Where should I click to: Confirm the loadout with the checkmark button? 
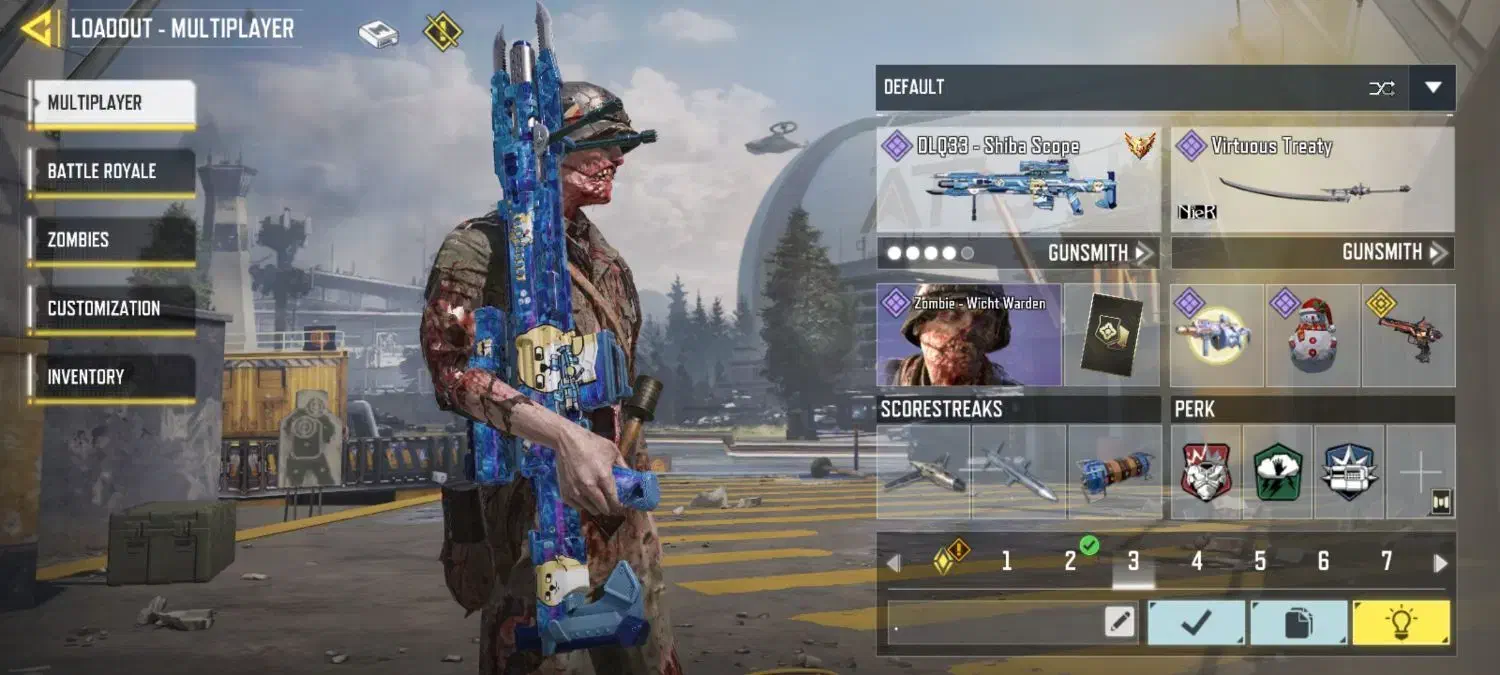coord(1196,623)
